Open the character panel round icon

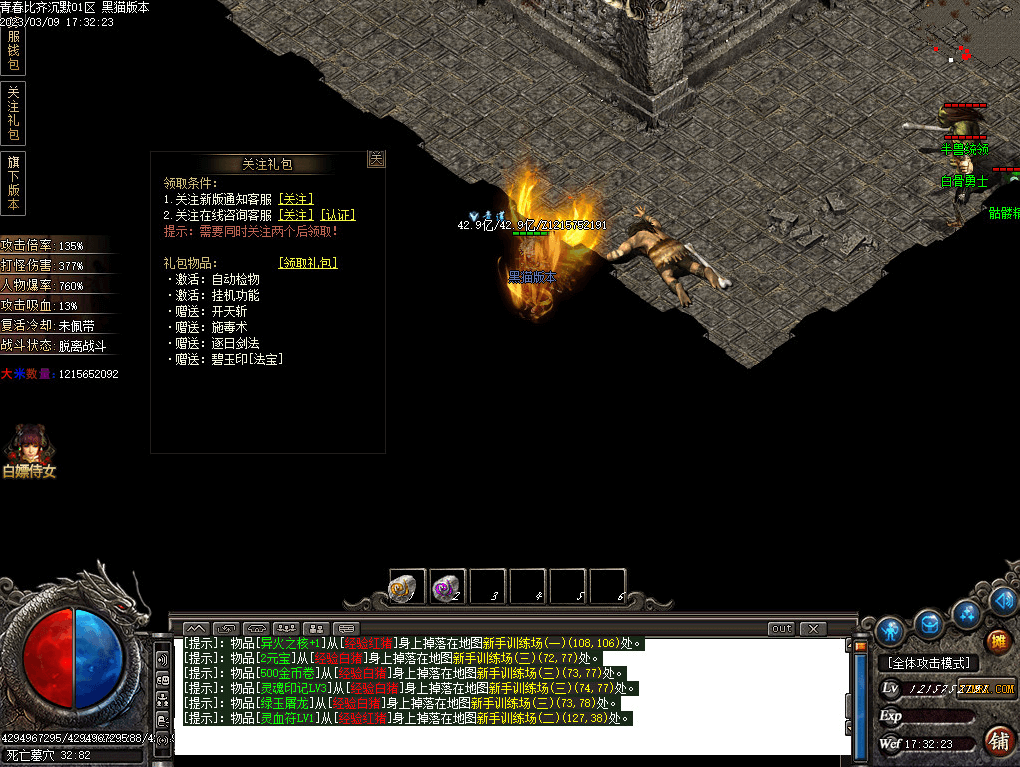[x=890, y=630]
